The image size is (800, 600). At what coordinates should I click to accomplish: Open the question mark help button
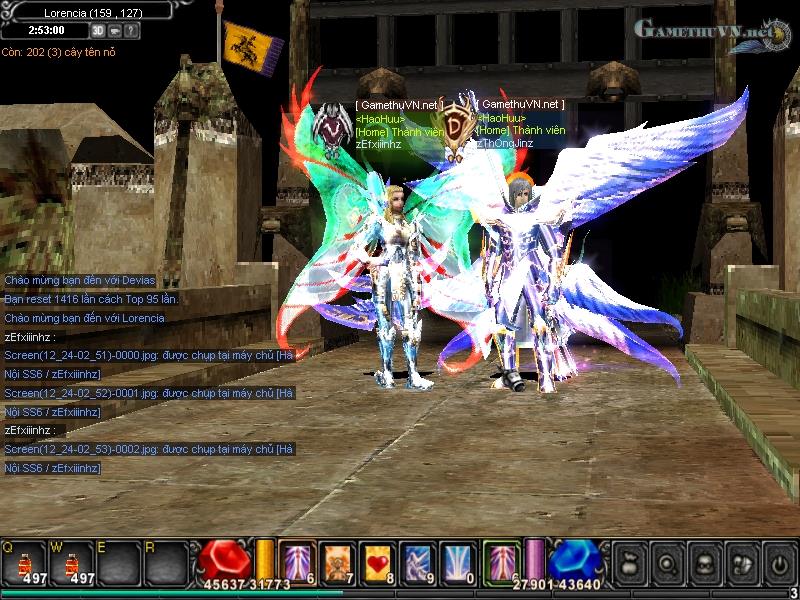pyautogui.click(x=132, y=31)
